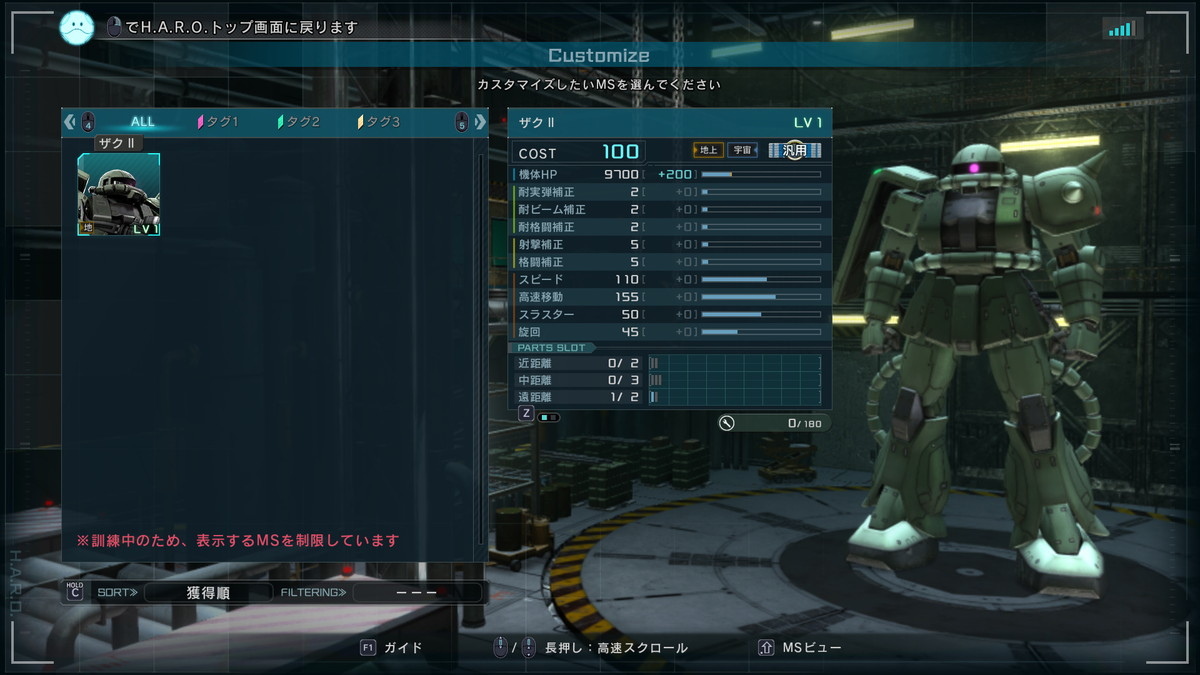Viewport: 1200px width, 675px height.
Task: Choose the ザクII LV1 mobile suit thumbnail
Action: [x=119, y=195]
